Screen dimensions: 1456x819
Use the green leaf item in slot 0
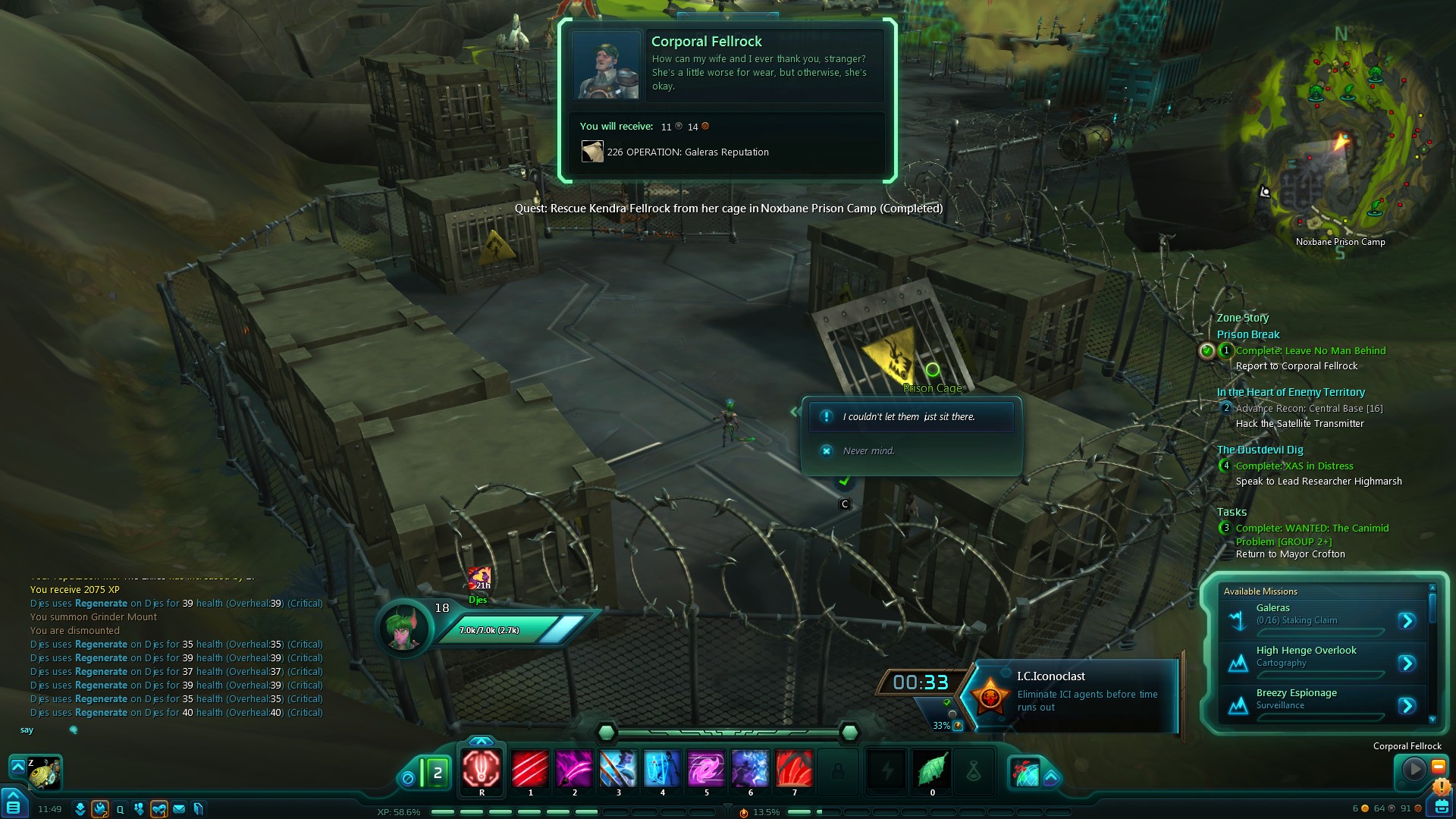[x=932, y=768]
